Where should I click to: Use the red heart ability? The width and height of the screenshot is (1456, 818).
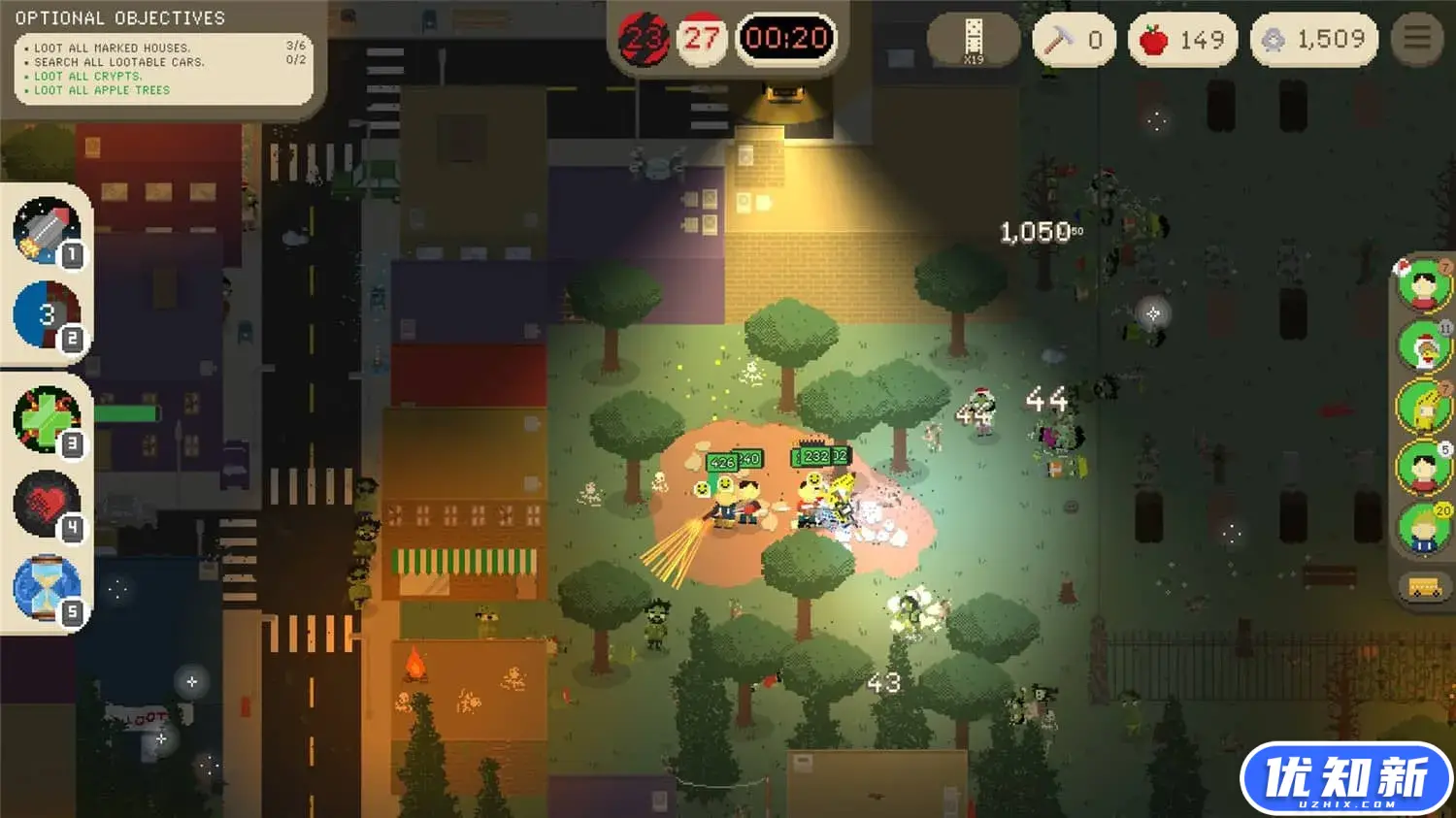[46, 504]
